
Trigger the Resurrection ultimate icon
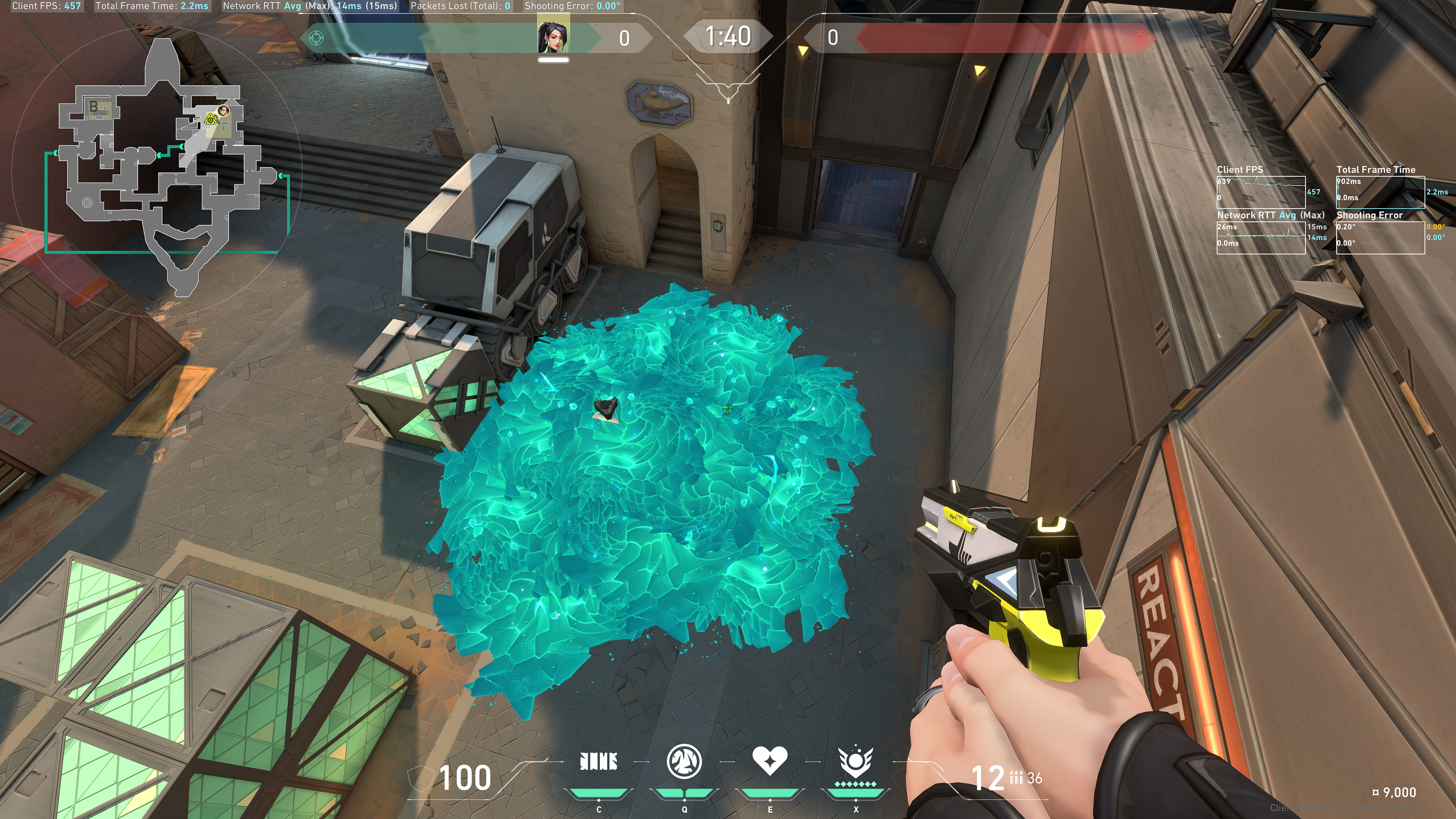pos(855,761)
